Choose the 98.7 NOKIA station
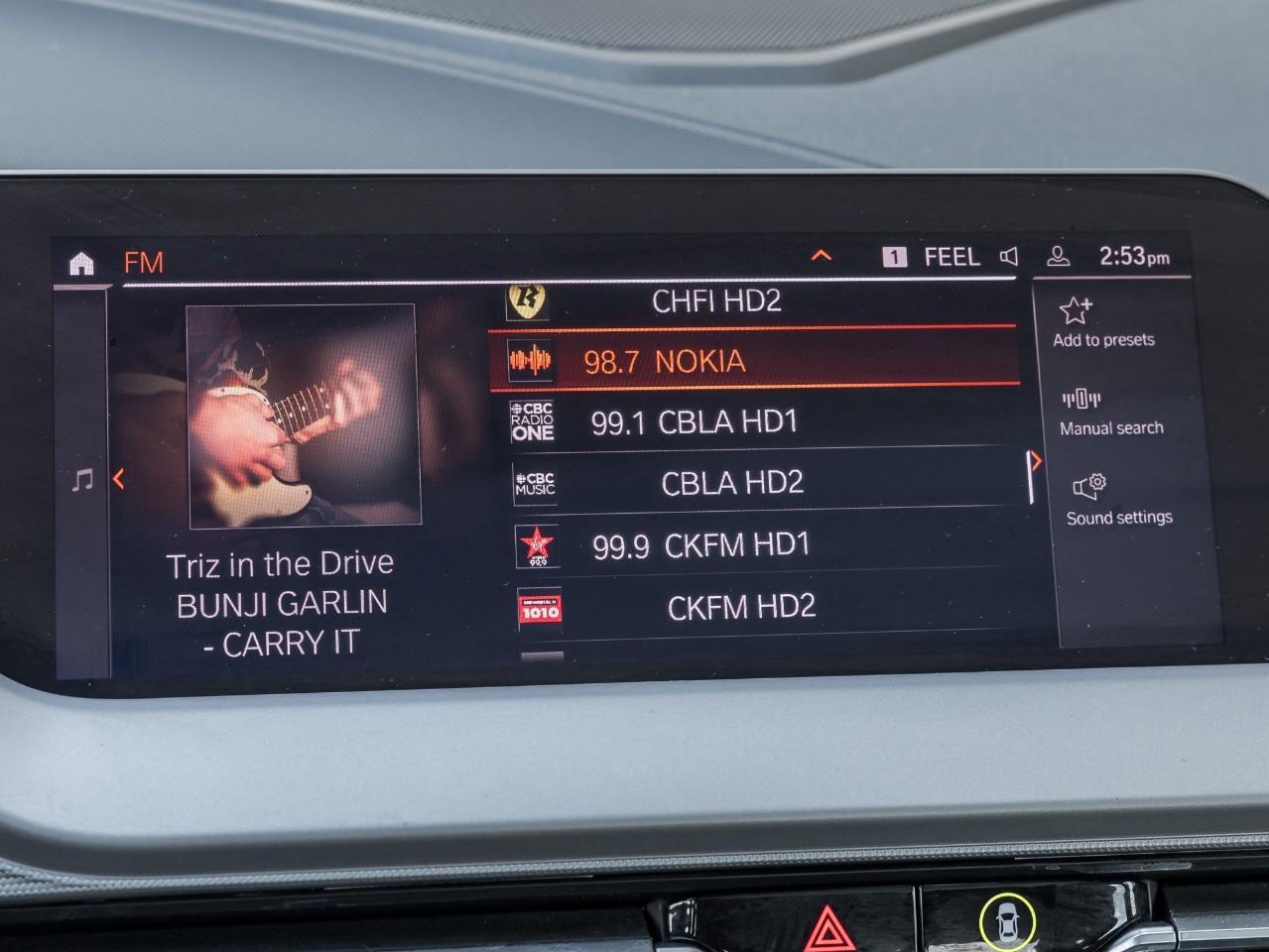Image resolution: width=1269 pixels, height=952 pixels. (753, 361)
